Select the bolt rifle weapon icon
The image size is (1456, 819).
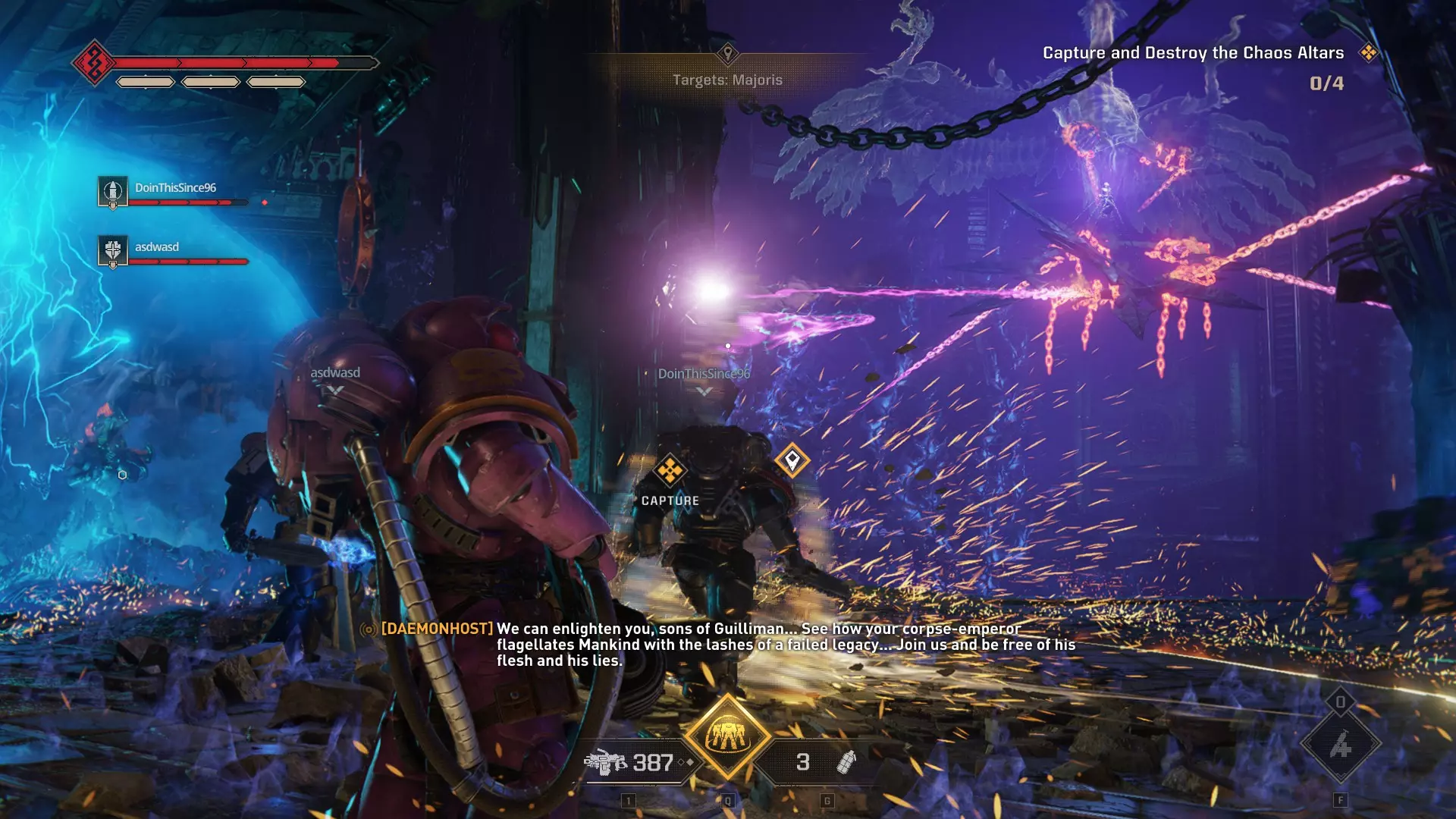[x=605, y=762]
